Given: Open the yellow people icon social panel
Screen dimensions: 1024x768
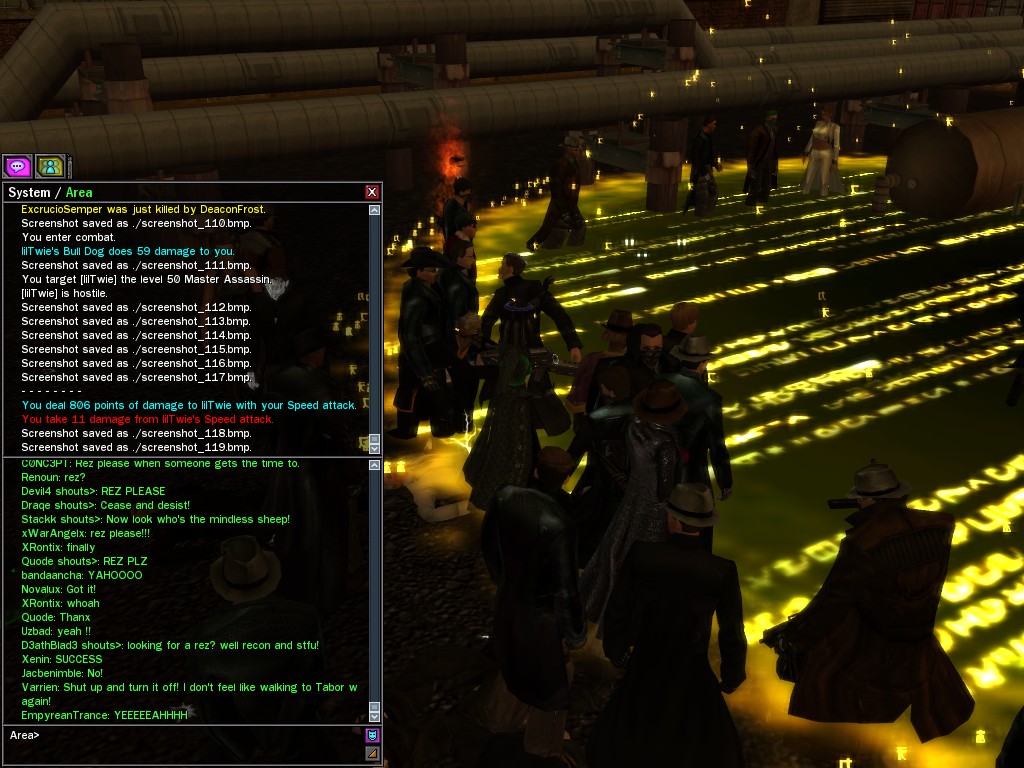Looking at the screenshot, I should [x=50, y=166].
